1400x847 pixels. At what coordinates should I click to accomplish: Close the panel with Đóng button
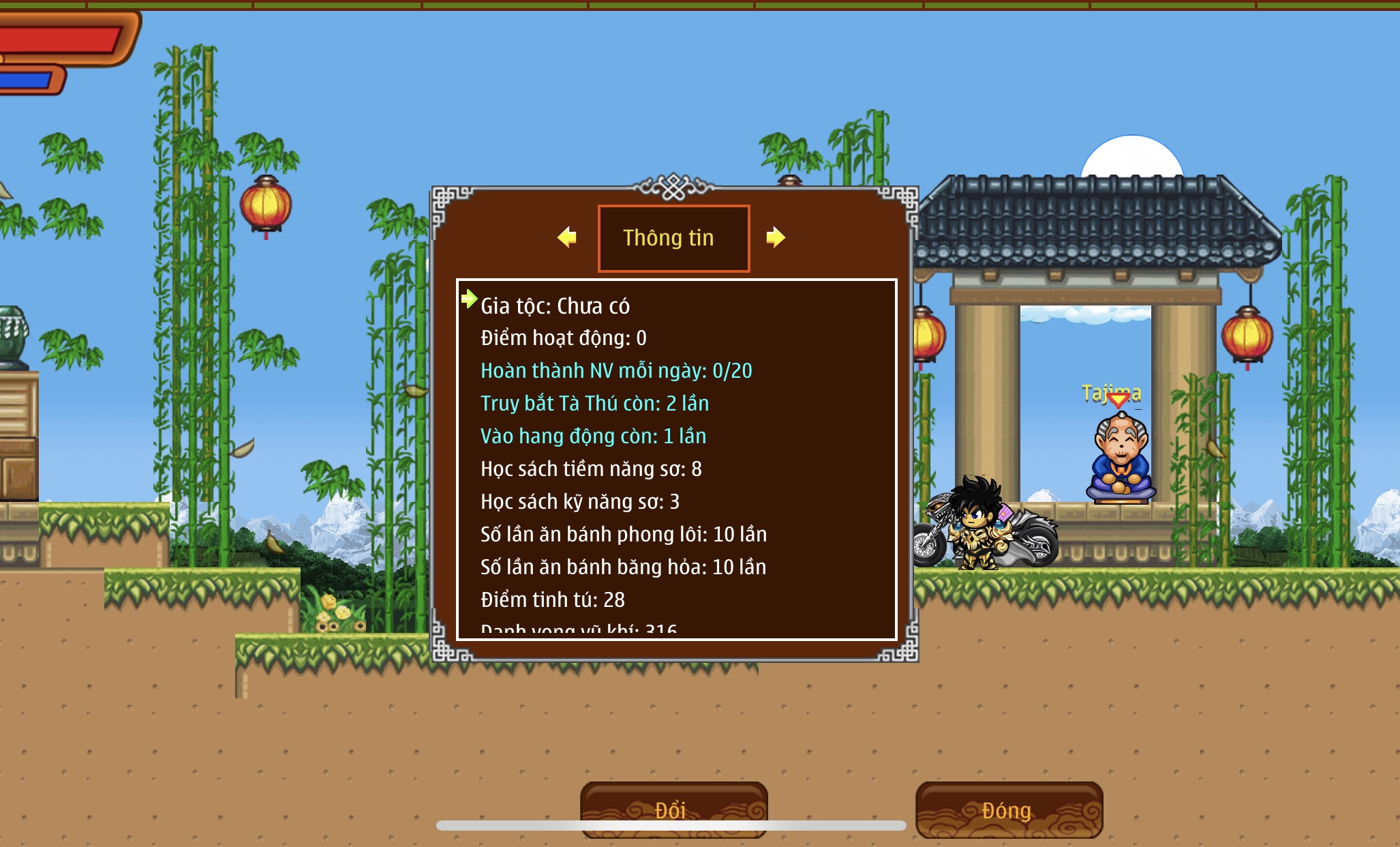[1009, 809]
